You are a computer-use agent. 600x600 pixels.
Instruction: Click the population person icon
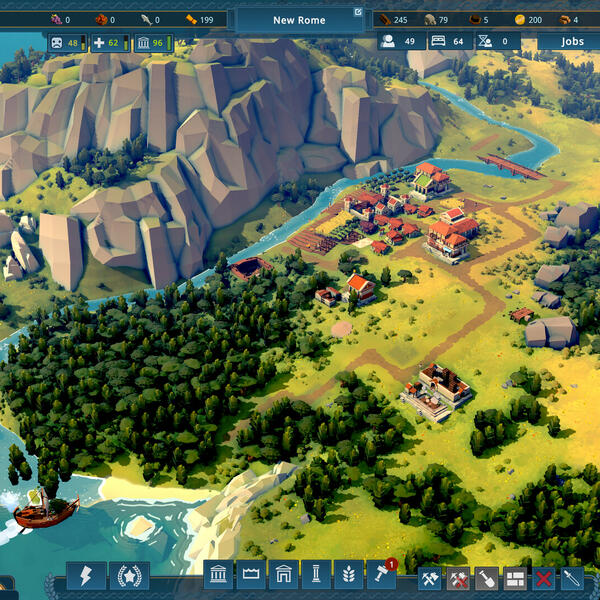[388, 41]
